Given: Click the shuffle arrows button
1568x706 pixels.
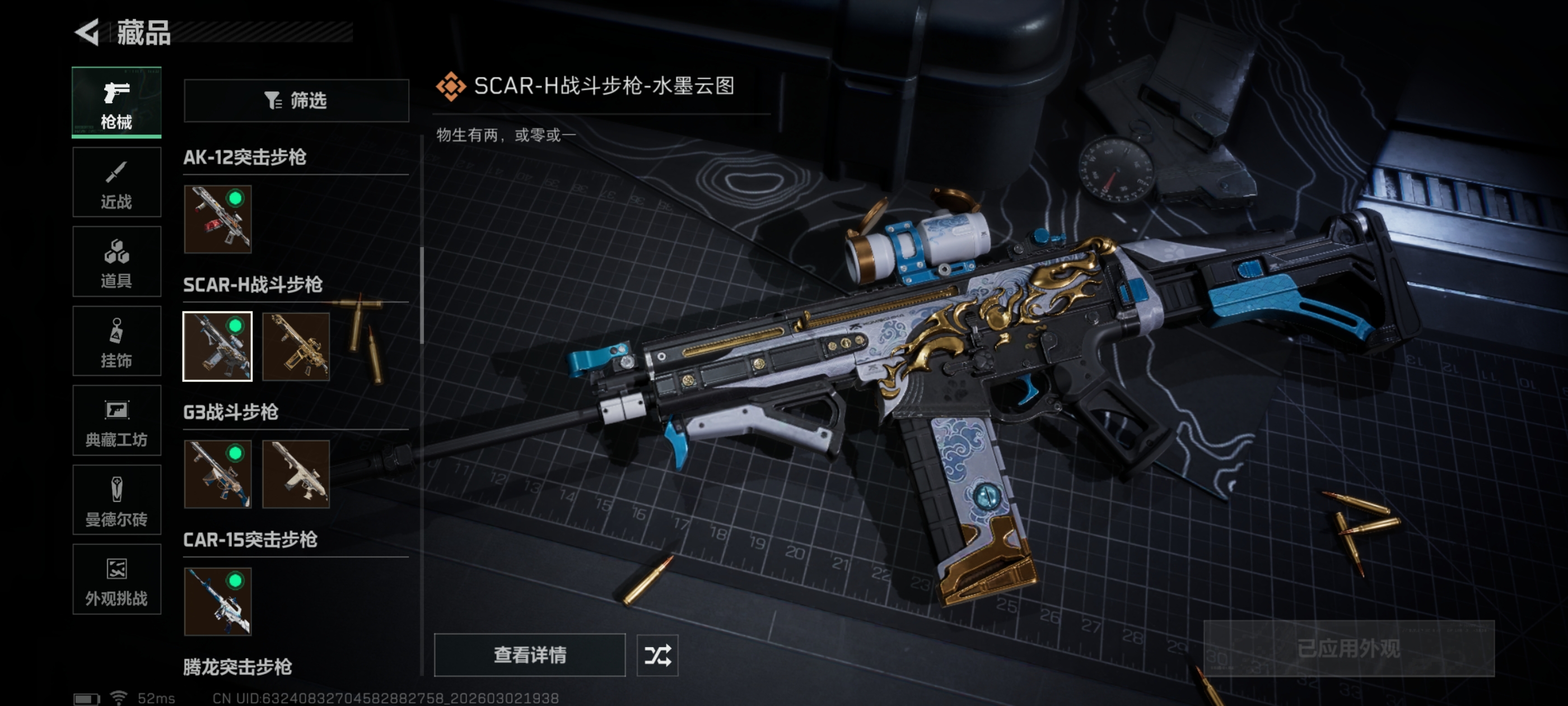Looking at the screenshot, I should (x=657, y=655).
